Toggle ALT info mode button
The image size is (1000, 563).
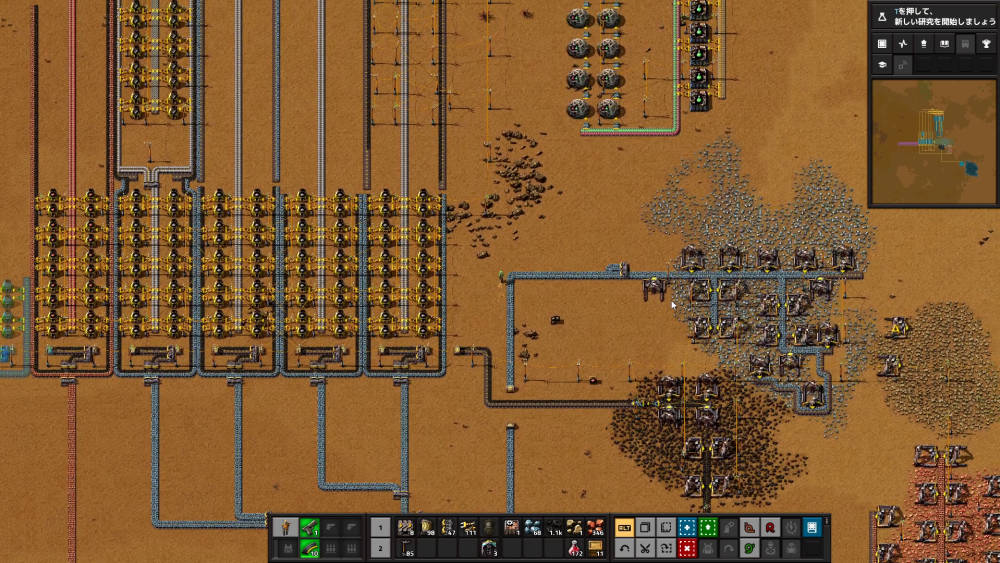624,527
